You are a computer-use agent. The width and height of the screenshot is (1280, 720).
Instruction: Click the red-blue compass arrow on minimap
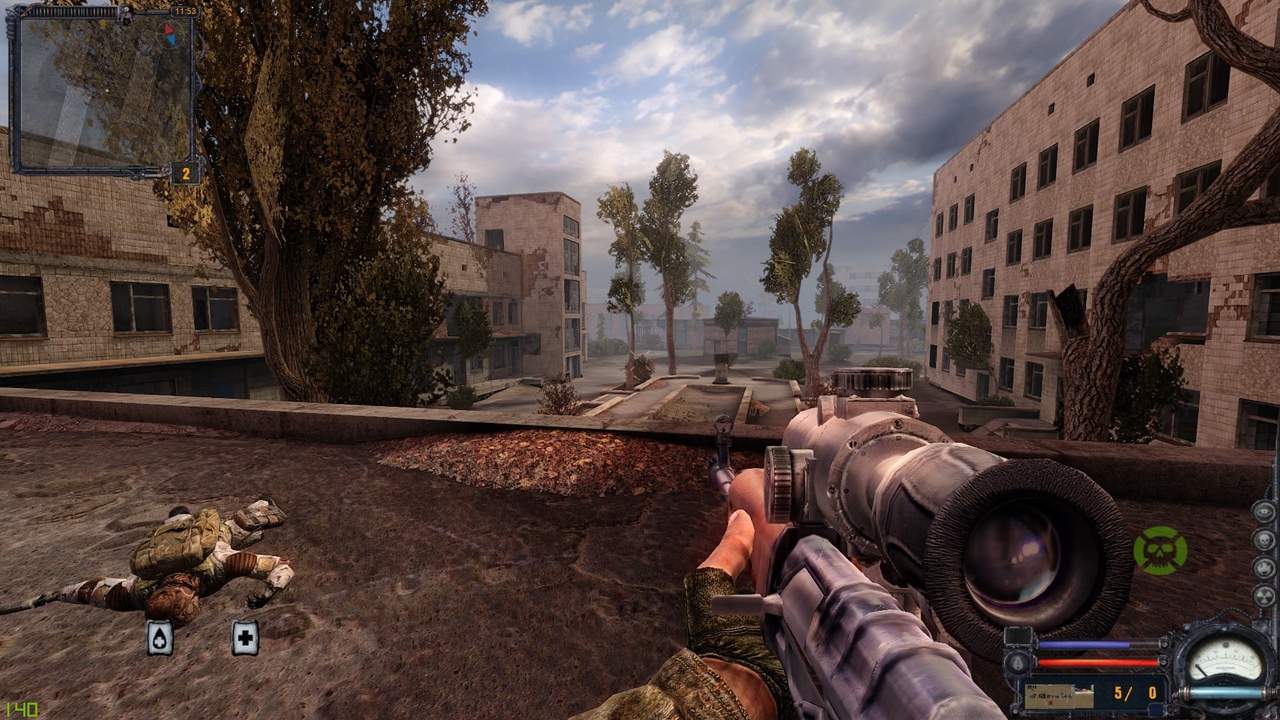[x=170, y=35]
